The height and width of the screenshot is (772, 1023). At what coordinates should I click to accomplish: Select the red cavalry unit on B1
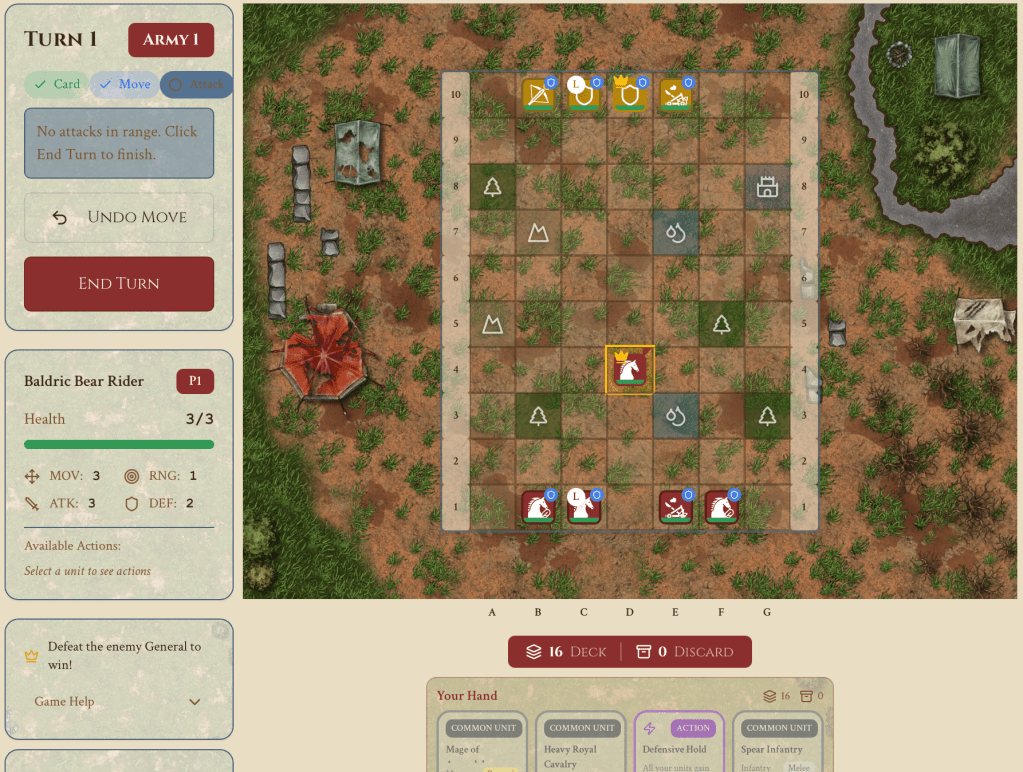pyautogui.click(x=538, y=507)
